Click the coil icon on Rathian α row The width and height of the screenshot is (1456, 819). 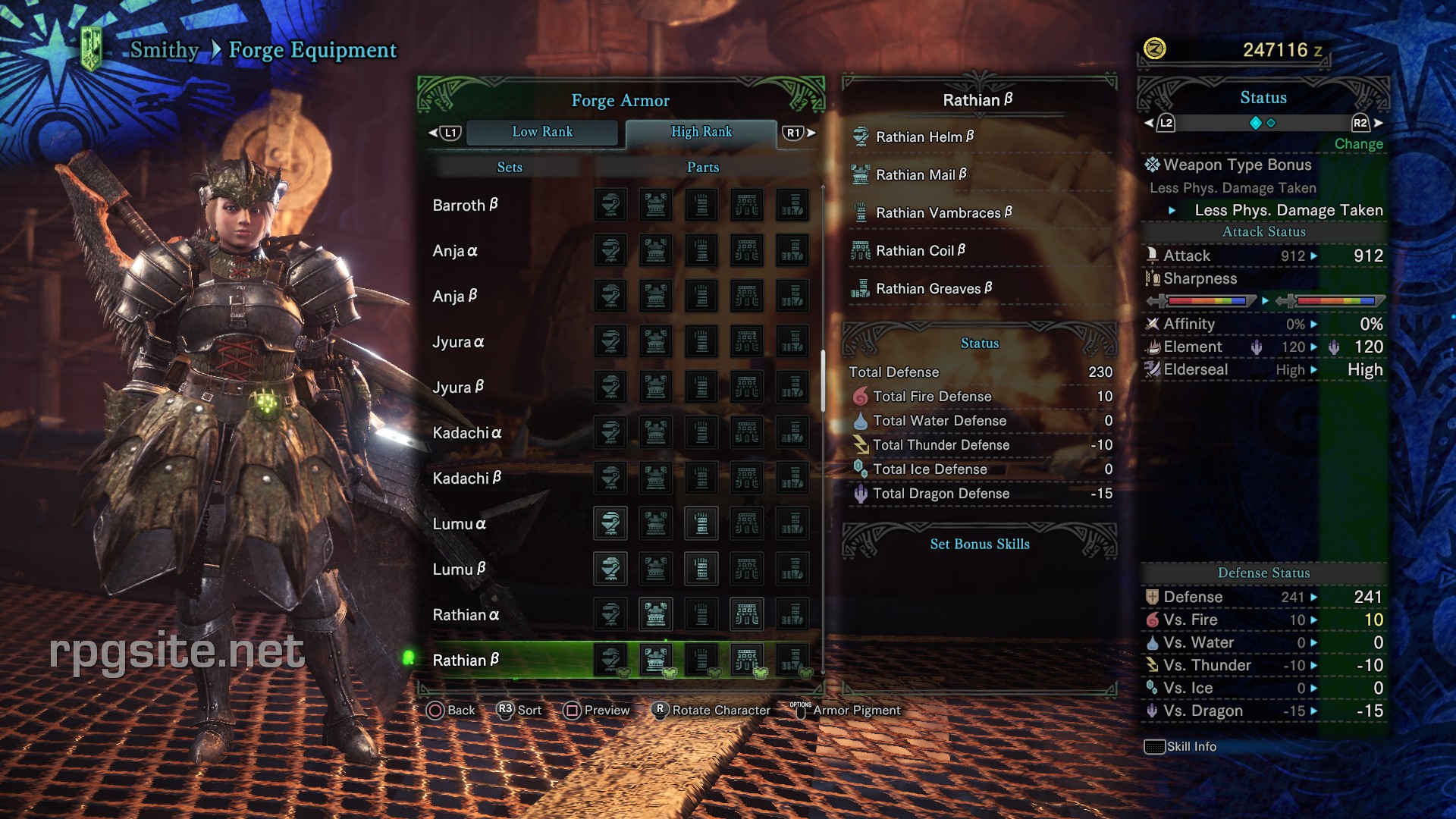(x=747, y=614)
